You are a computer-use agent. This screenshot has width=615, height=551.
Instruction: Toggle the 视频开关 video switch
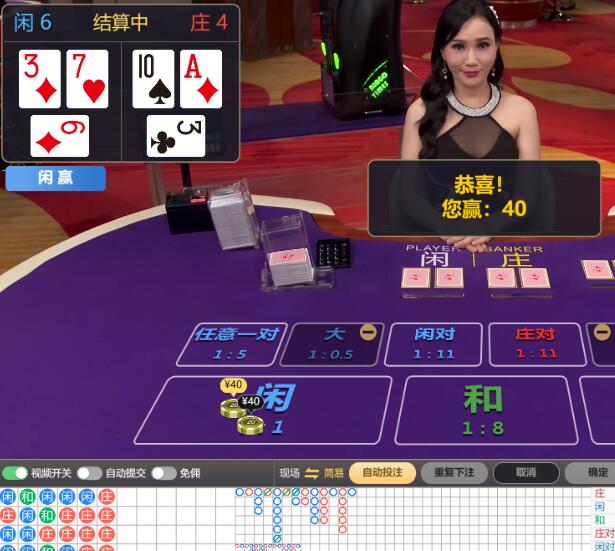16,473
